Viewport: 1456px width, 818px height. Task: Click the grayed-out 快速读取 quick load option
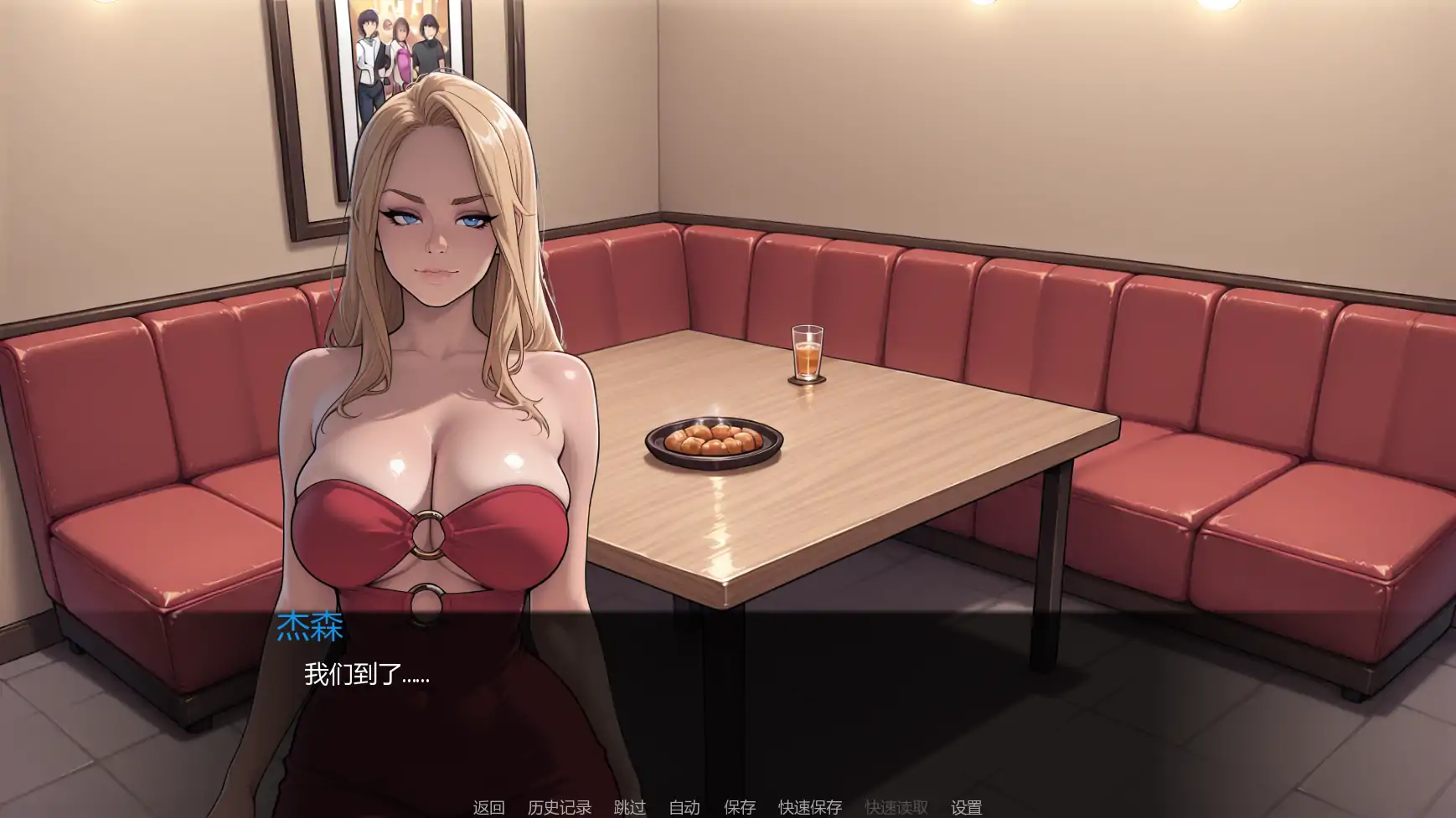pos(896,807)
